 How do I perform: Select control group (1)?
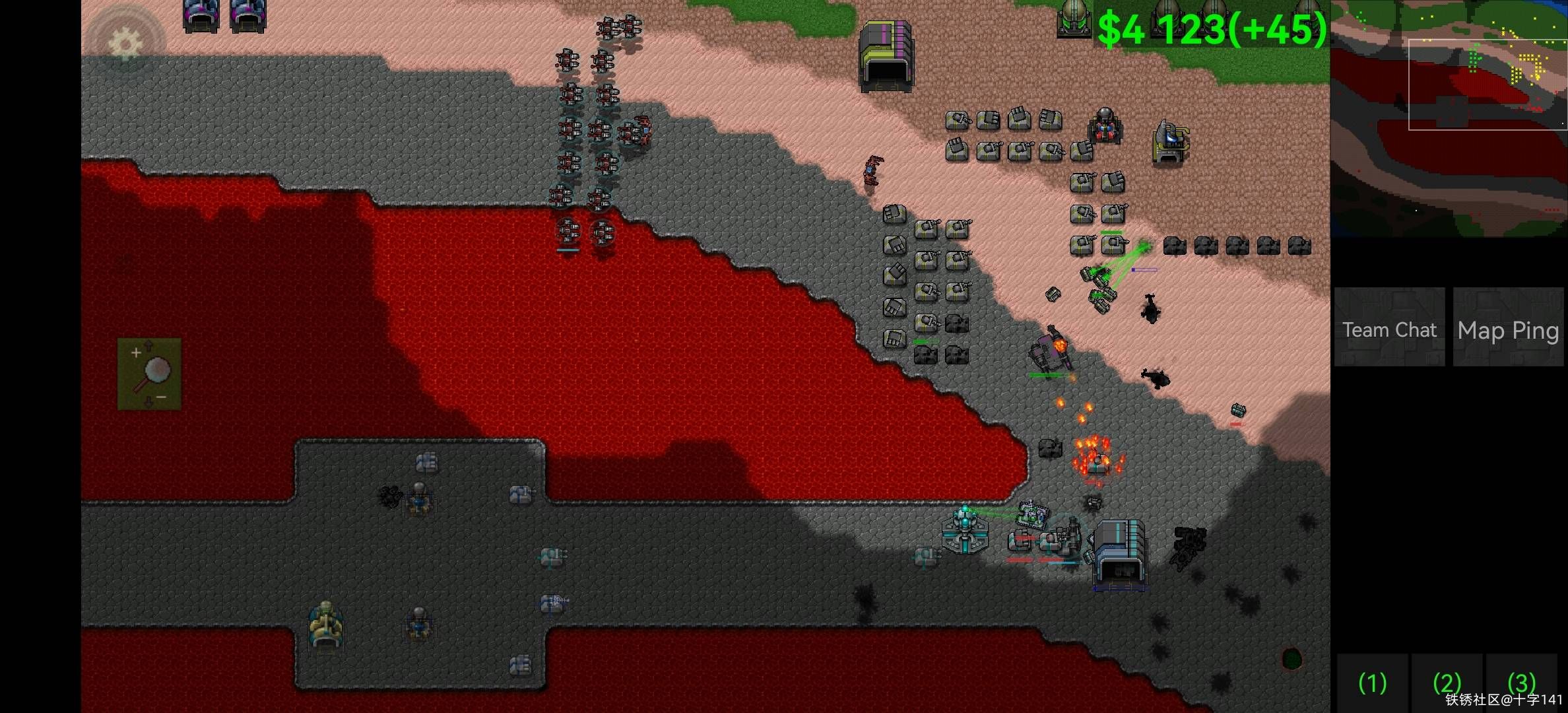tap(1373, 683)
